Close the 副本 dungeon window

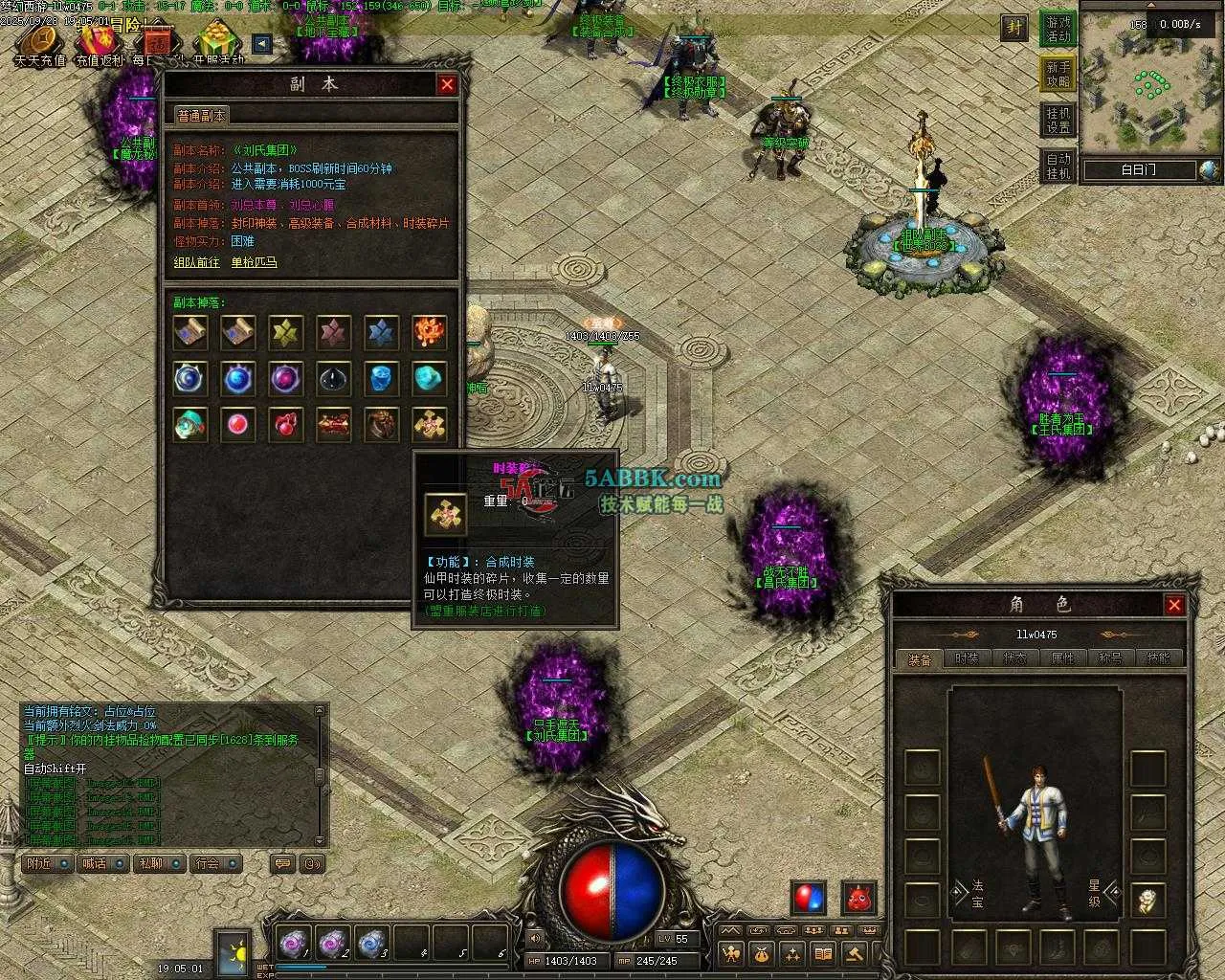click(x=447, y=84)
